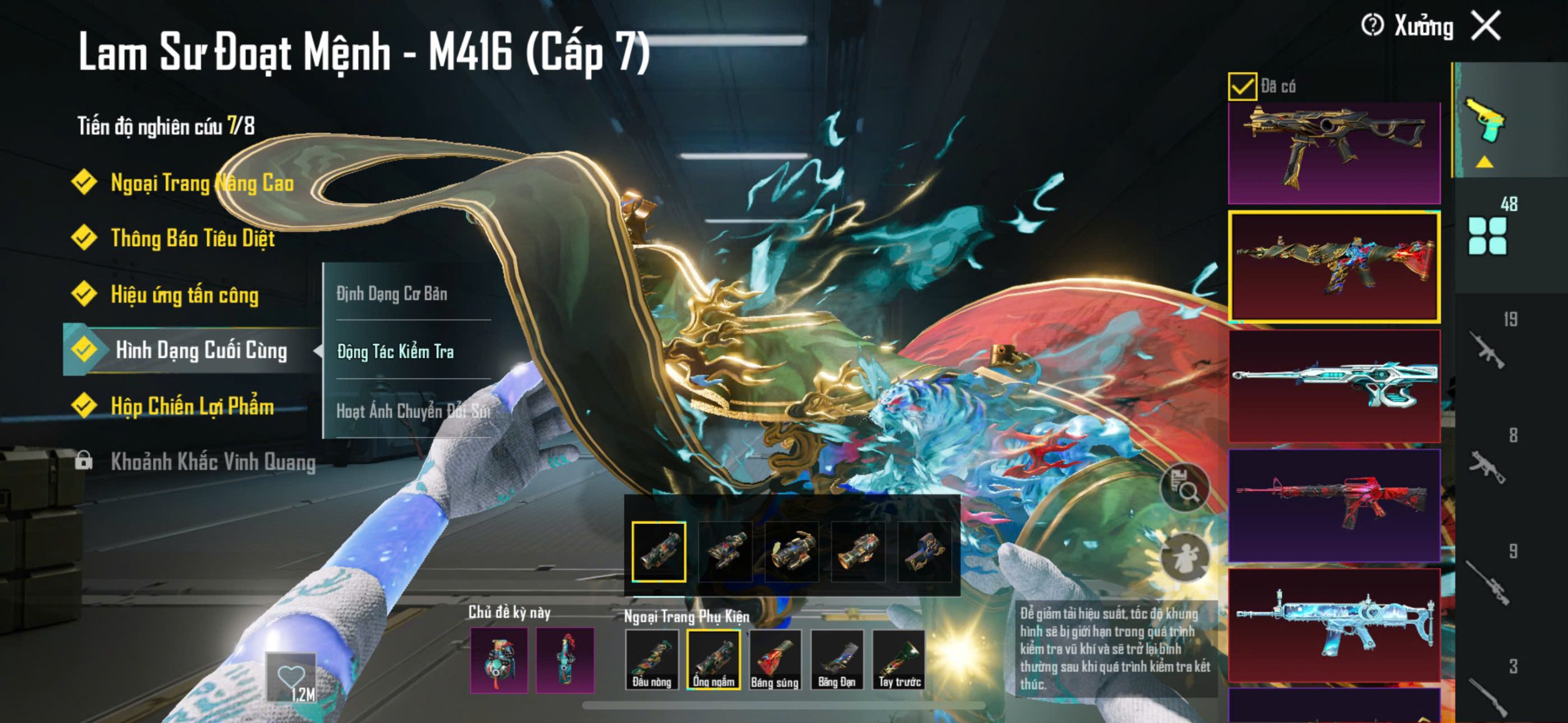Choose Định Dạng Cơ Bản option
1568x723 pixels.
click(x=392, y=294)
